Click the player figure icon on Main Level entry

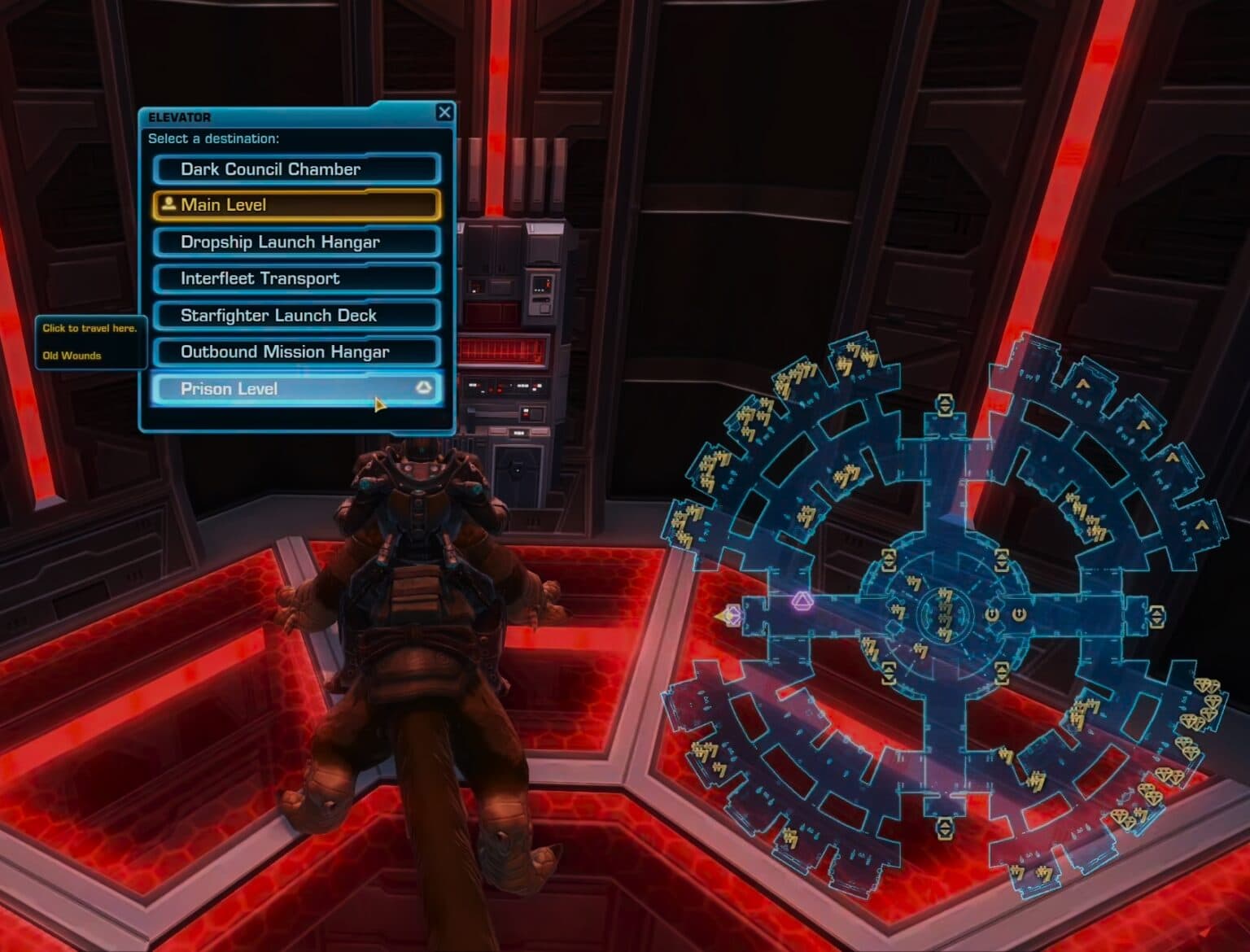[x=168, y=203]
